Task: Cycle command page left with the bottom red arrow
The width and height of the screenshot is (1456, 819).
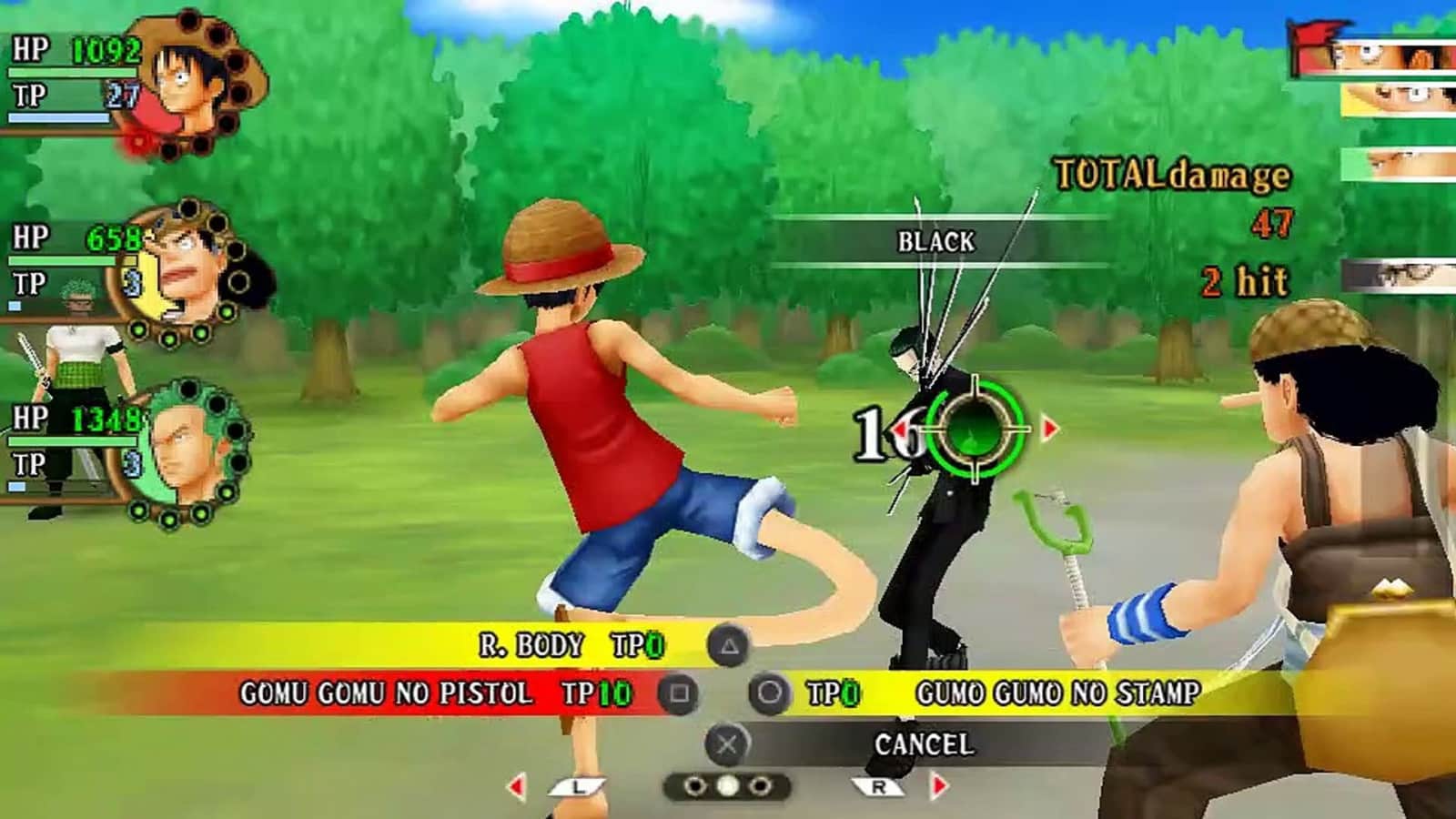Action: pos(517,786)
